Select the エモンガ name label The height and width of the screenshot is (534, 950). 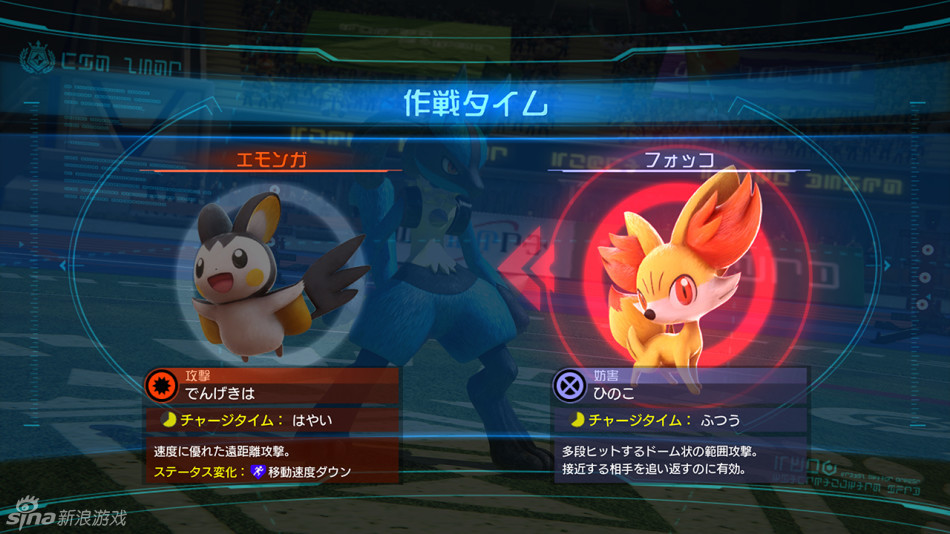tap(270, 160)
